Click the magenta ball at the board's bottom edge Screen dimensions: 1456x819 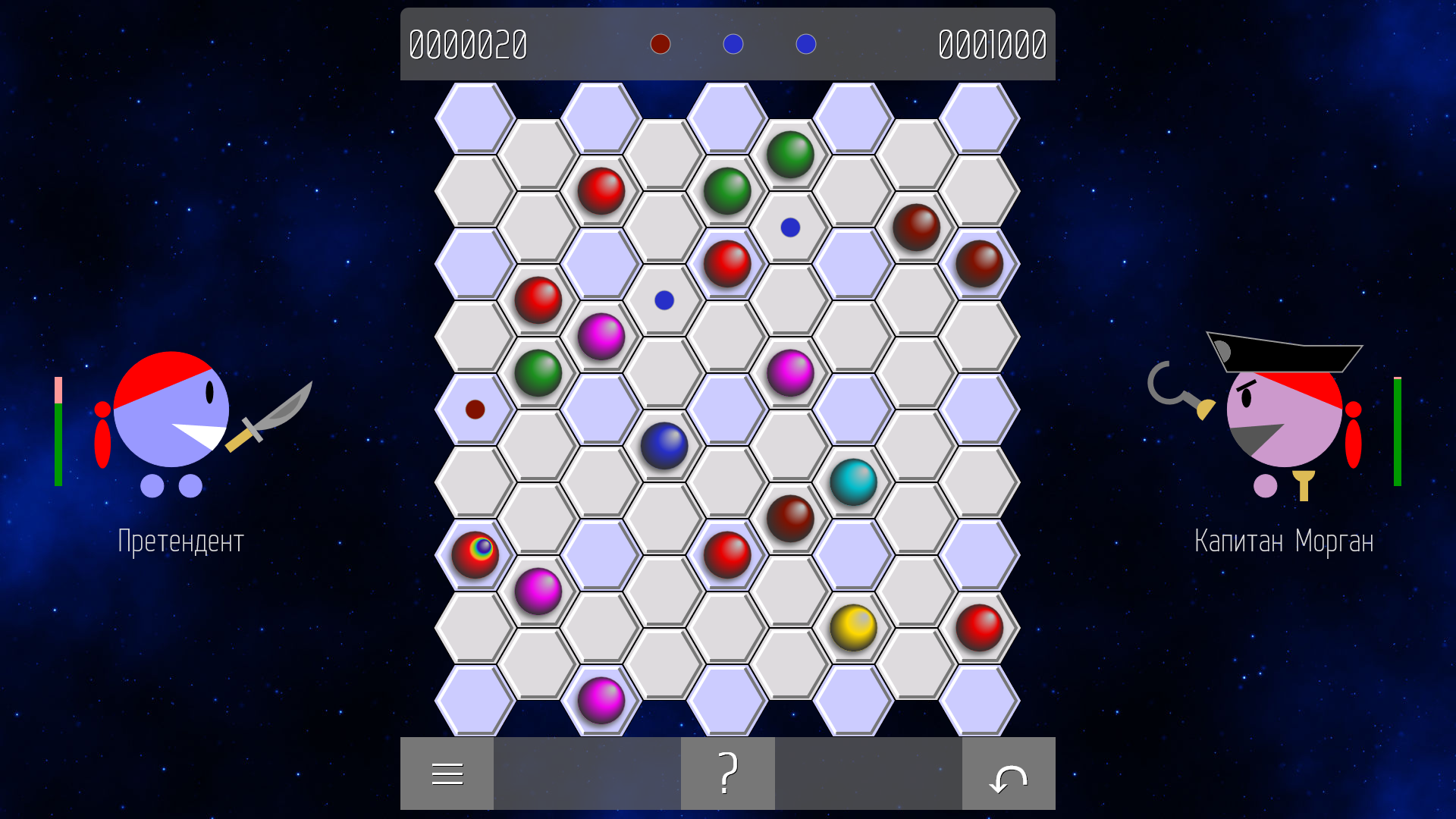[x=601, y=698]
